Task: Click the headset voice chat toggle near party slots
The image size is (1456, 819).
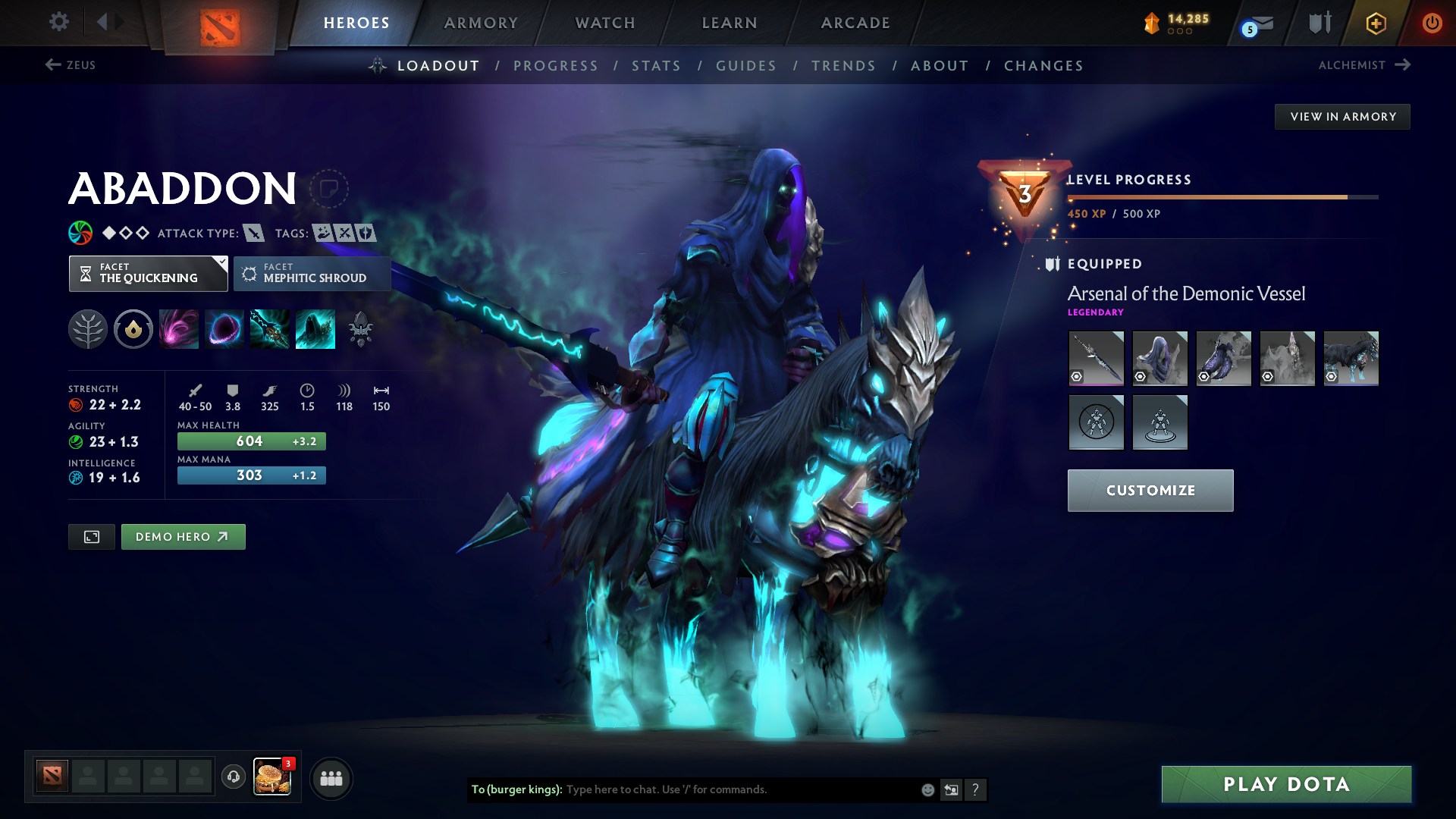Action: (233, 777)
